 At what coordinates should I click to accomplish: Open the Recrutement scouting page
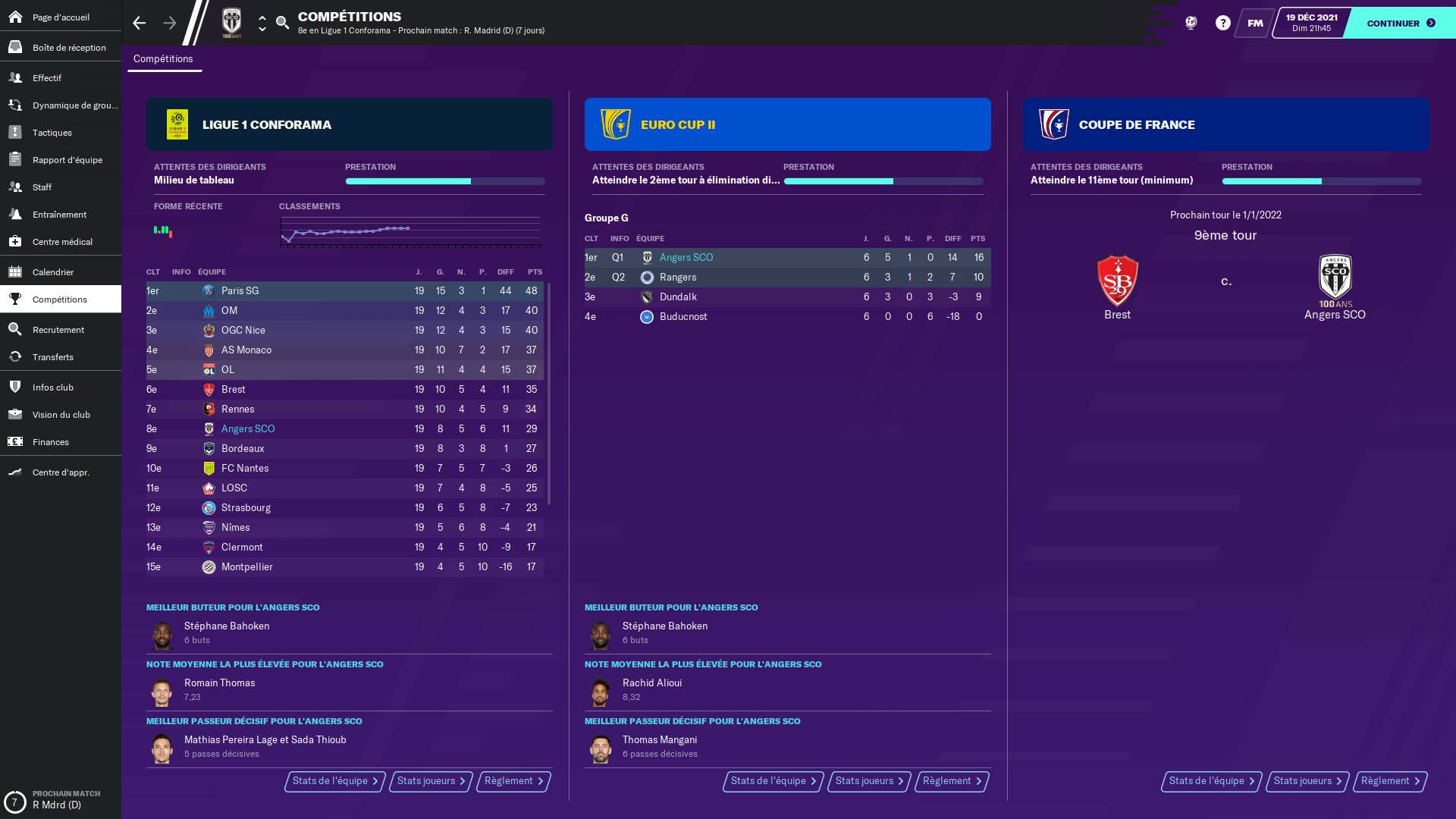(58, 330)
